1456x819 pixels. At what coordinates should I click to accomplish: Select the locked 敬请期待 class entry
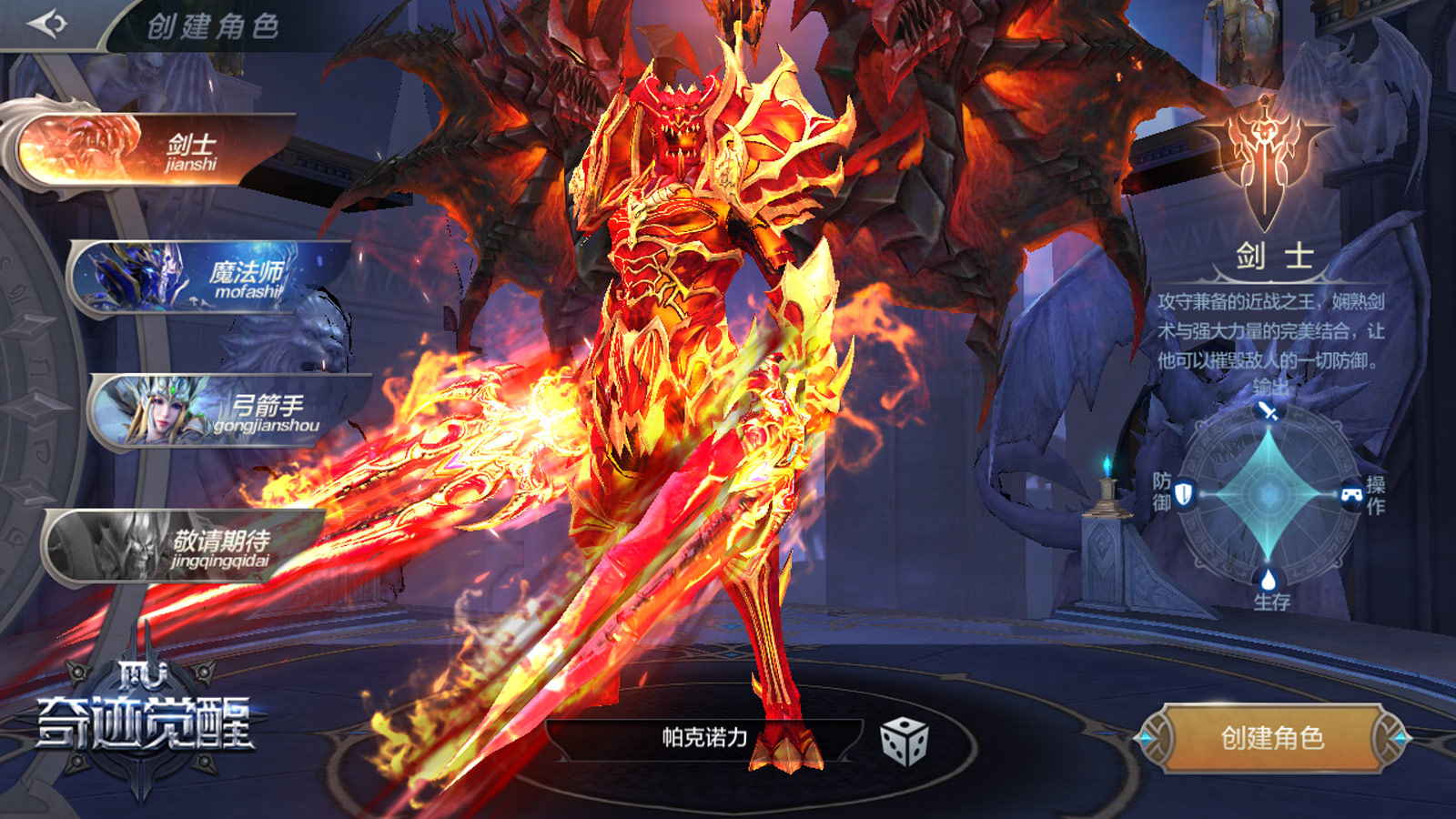coord(187,547)
